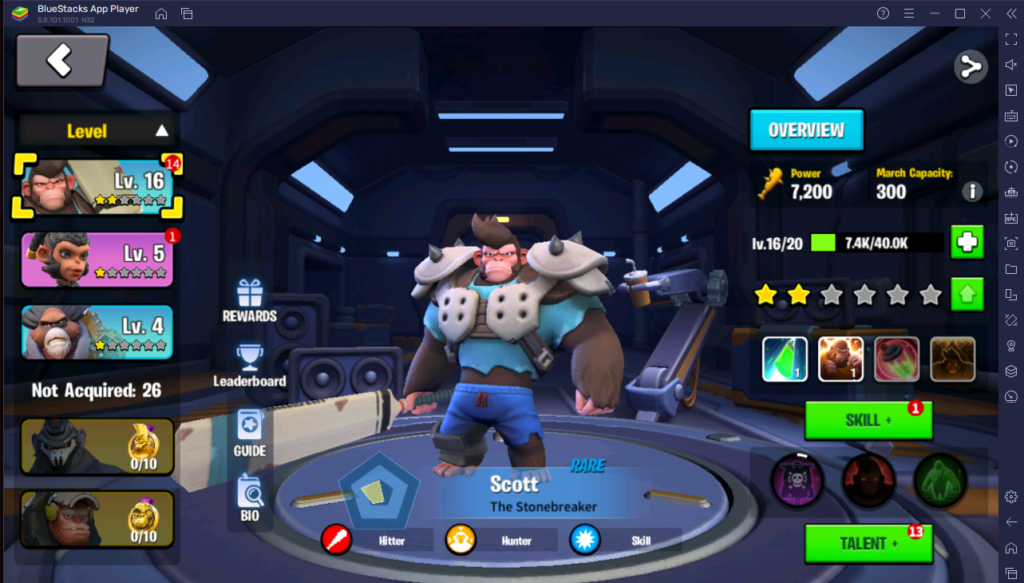Show march capacity info
This screenshot has width=1024, height=583.
coord(972,191)
